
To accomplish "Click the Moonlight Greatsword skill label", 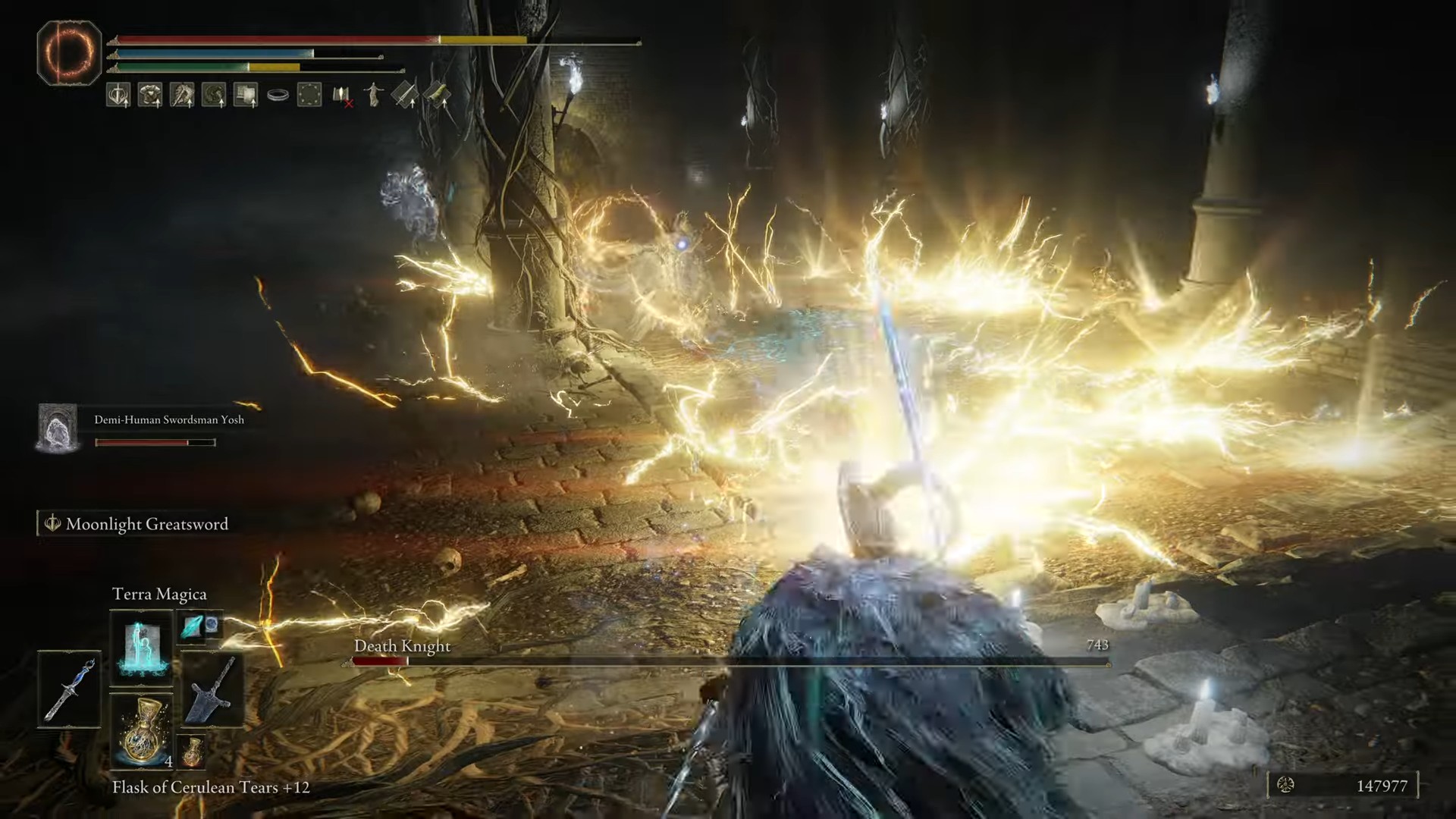I will pos(146,524).
